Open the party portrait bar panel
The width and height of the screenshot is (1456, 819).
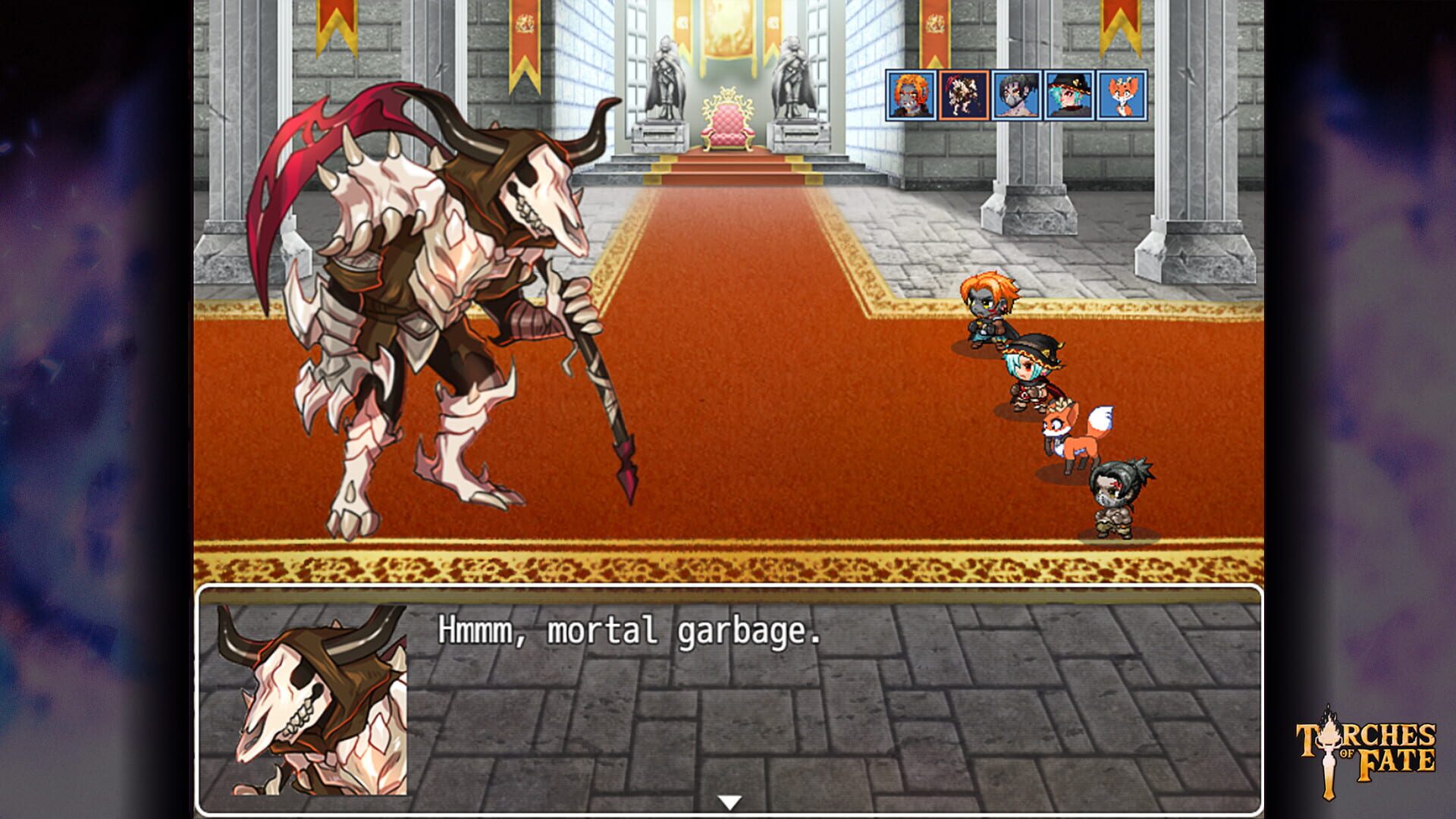(1016, 96)
